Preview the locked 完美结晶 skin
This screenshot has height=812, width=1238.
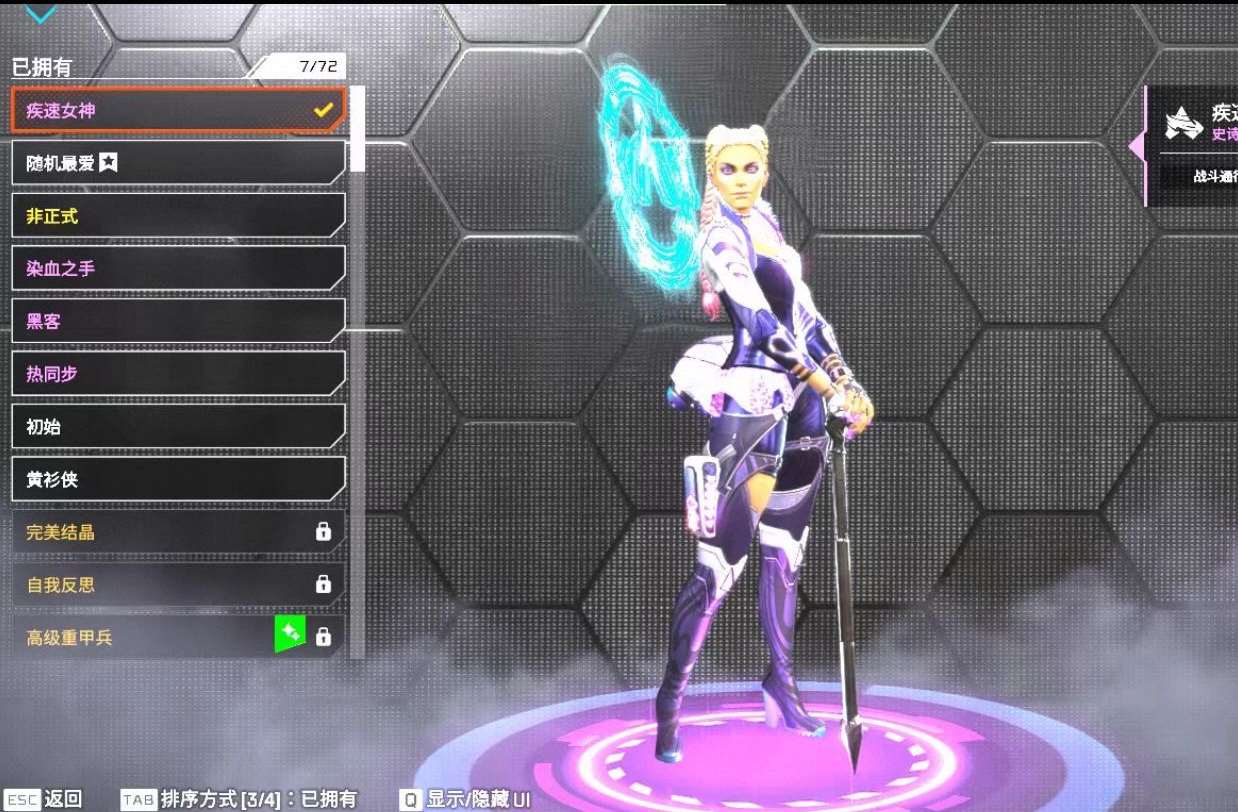[x=178, y=532]
